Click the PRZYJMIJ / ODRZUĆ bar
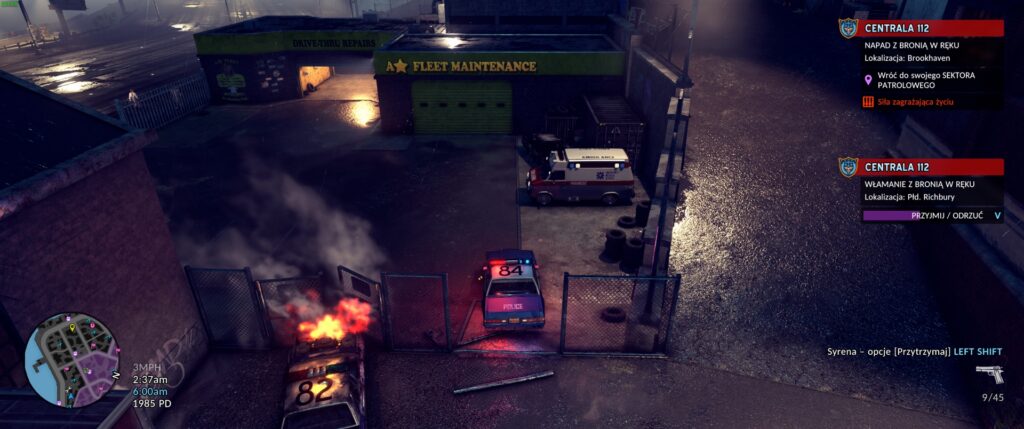This screenshot has width=1024, height=429. click(926, 214)
